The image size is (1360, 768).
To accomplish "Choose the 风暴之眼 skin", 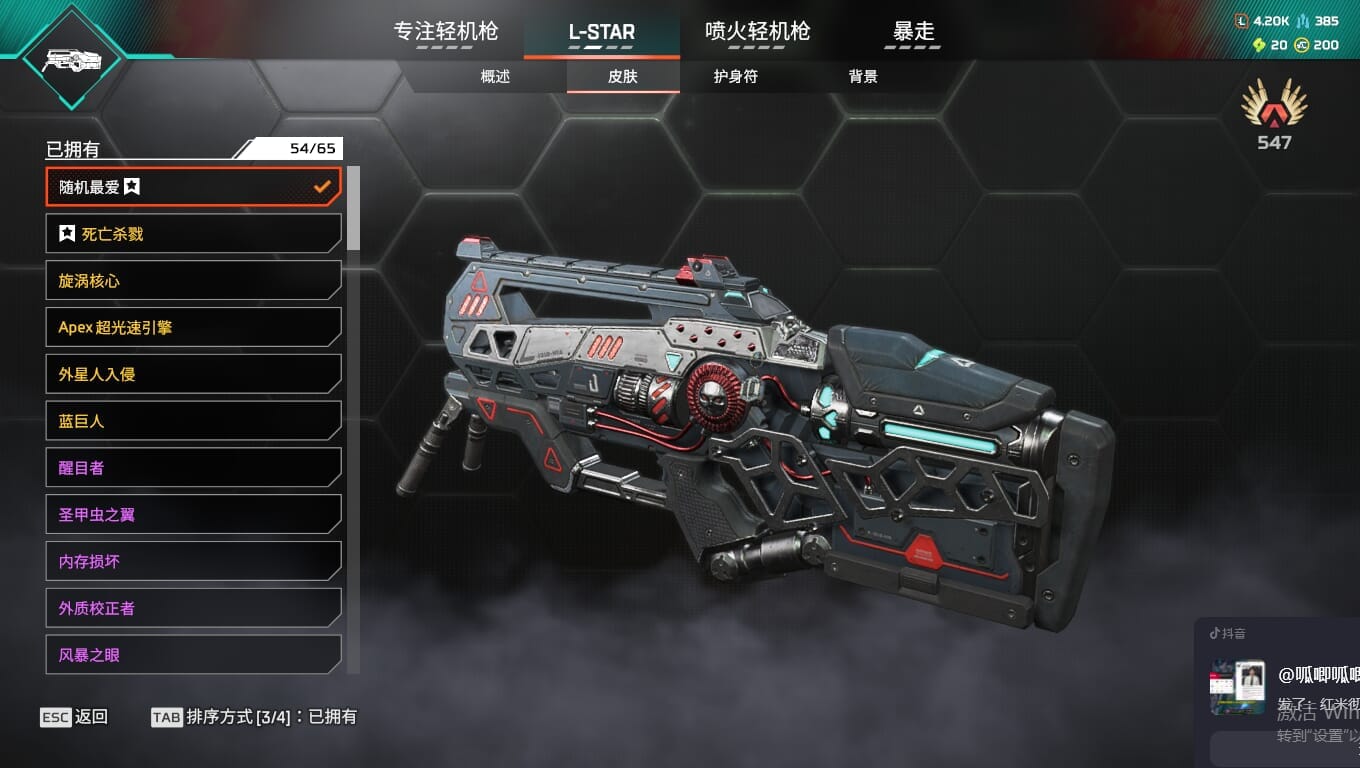I will click(x=194, y=655).
